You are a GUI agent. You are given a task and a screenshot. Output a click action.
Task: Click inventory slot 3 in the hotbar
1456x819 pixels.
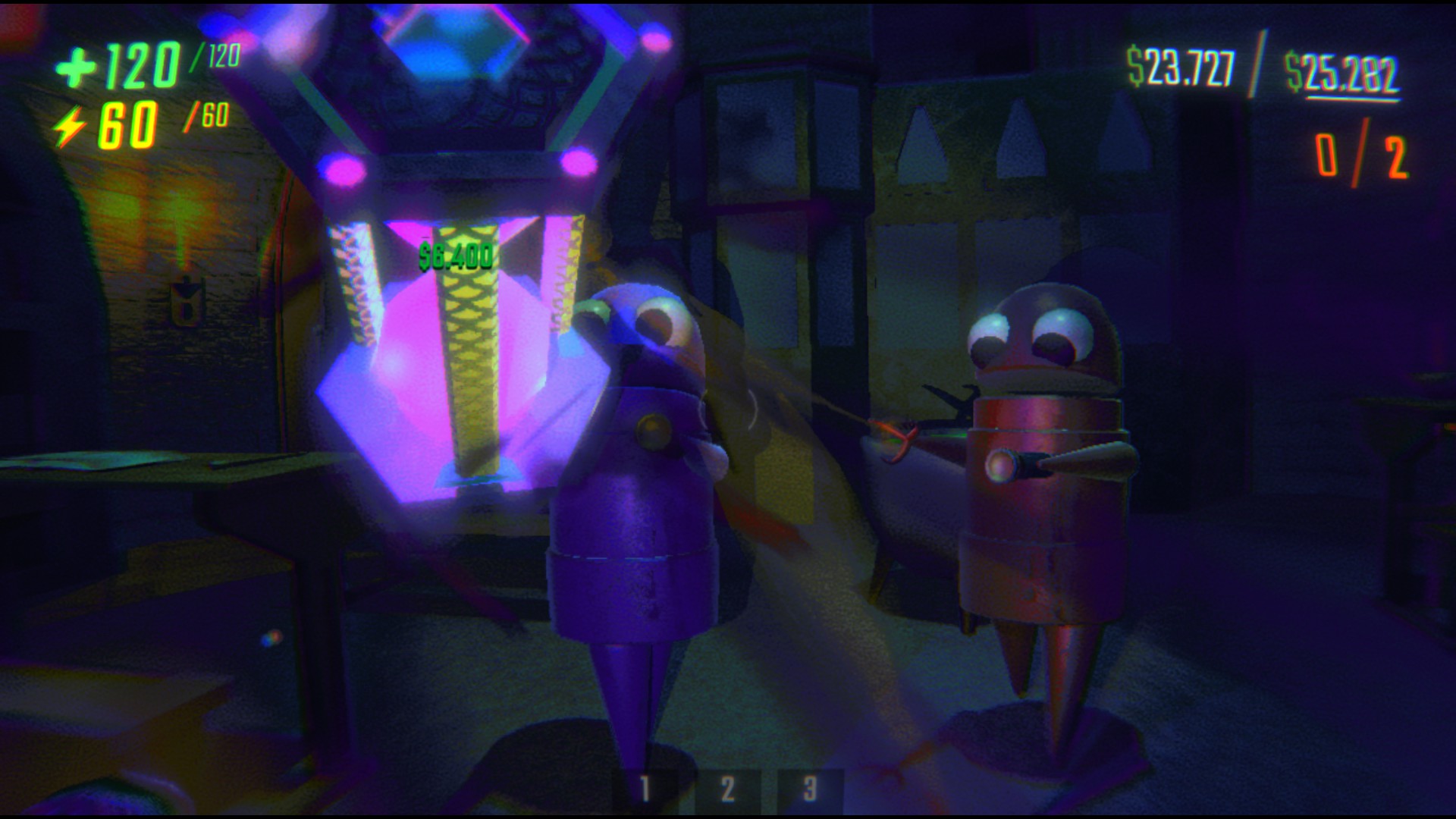pos(810,790)
